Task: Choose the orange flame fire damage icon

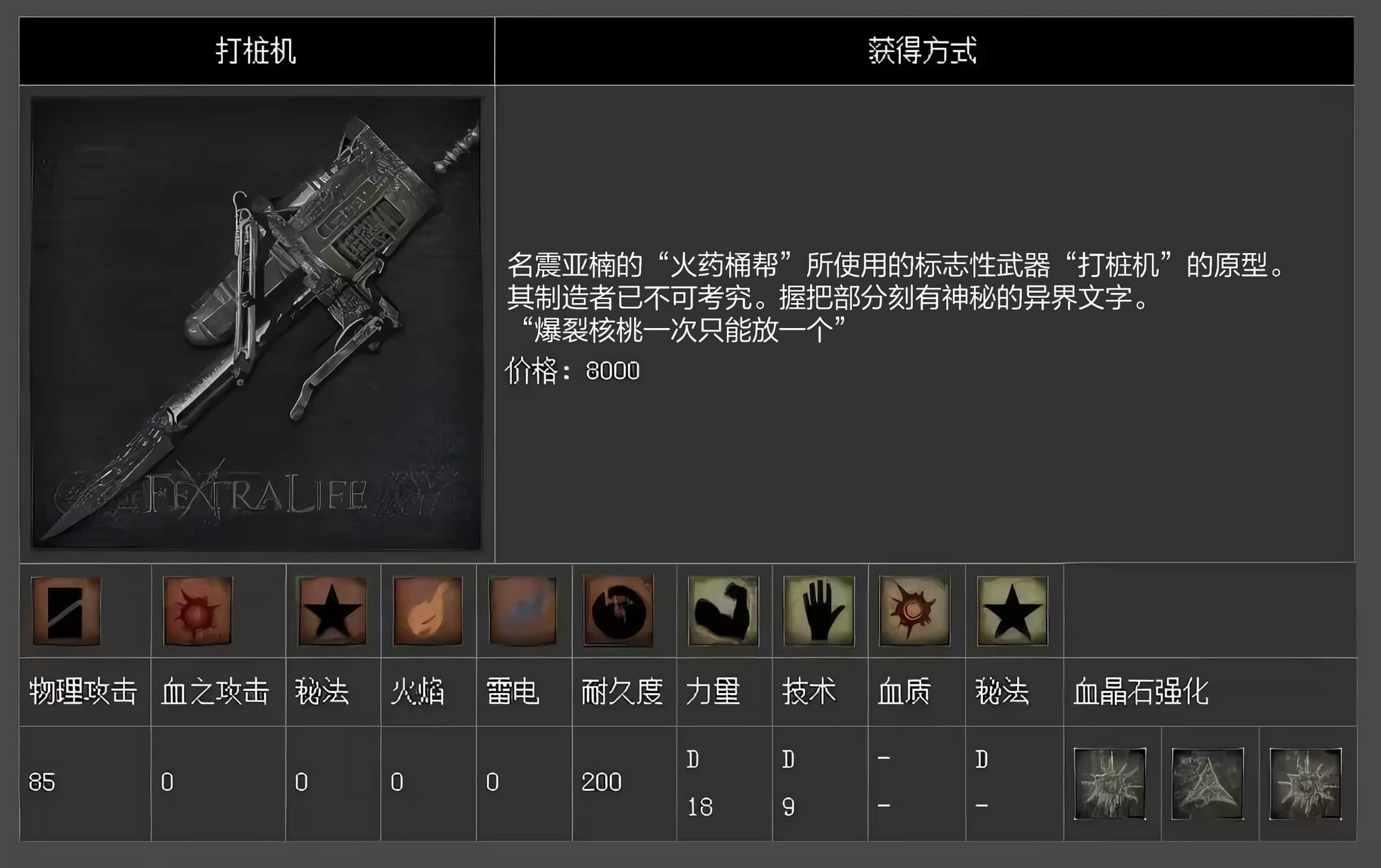Action: tap(428, 611)
